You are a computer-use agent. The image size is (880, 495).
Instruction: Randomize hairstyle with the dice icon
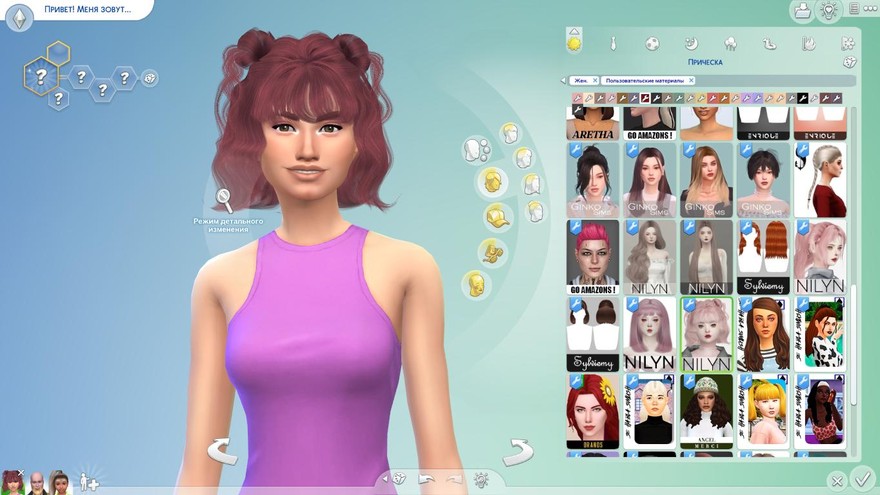(x=849, y=62)
